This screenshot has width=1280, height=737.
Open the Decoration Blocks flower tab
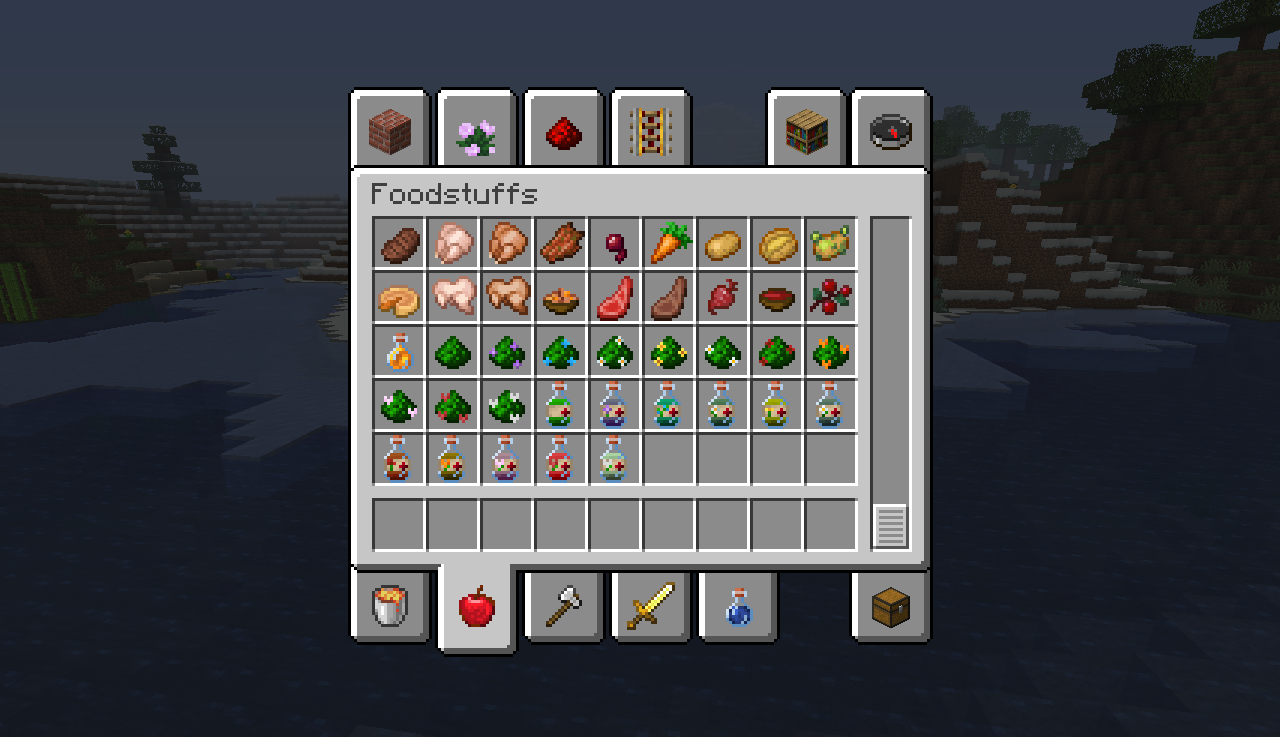point(476,129)
